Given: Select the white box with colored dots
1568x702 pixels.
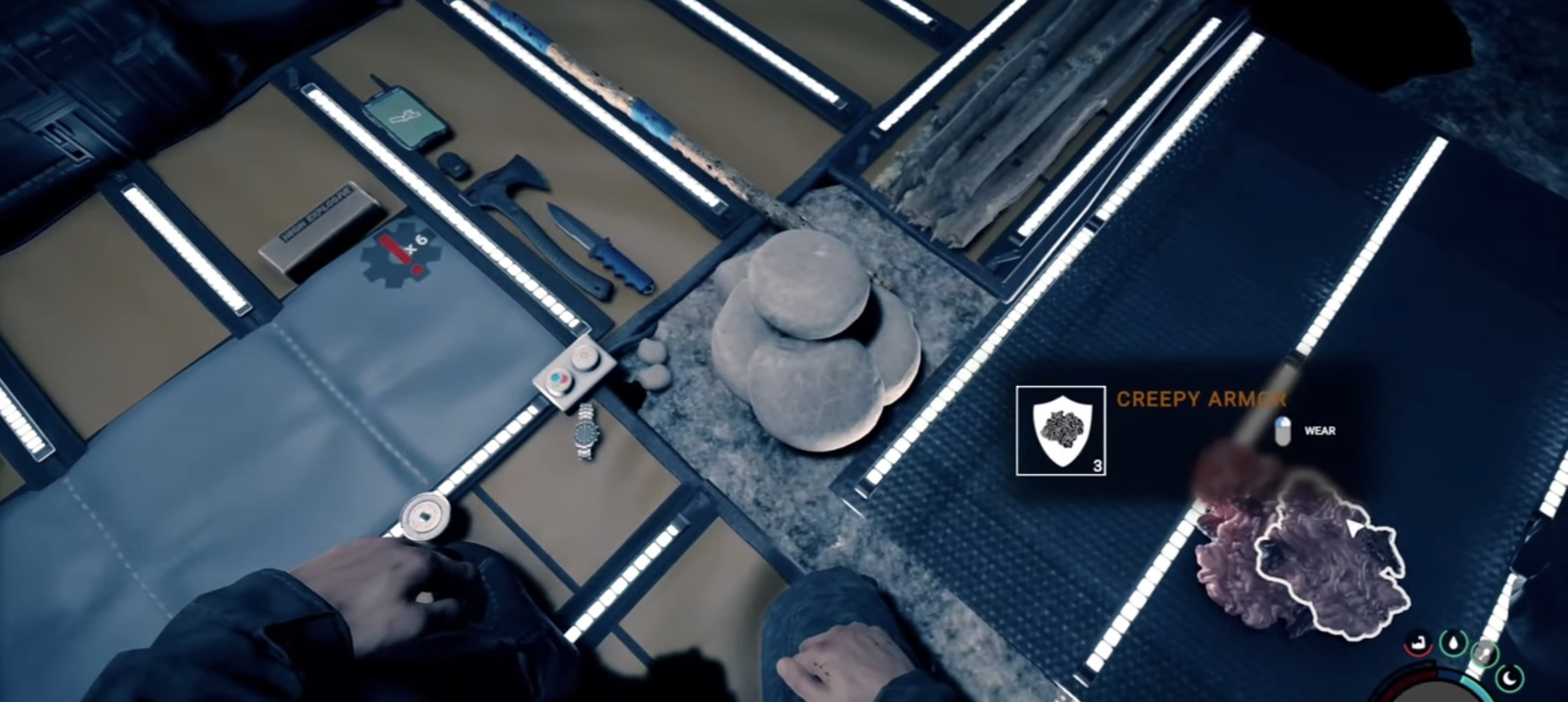Looking at the screenshot, I should tap(573, 376).
